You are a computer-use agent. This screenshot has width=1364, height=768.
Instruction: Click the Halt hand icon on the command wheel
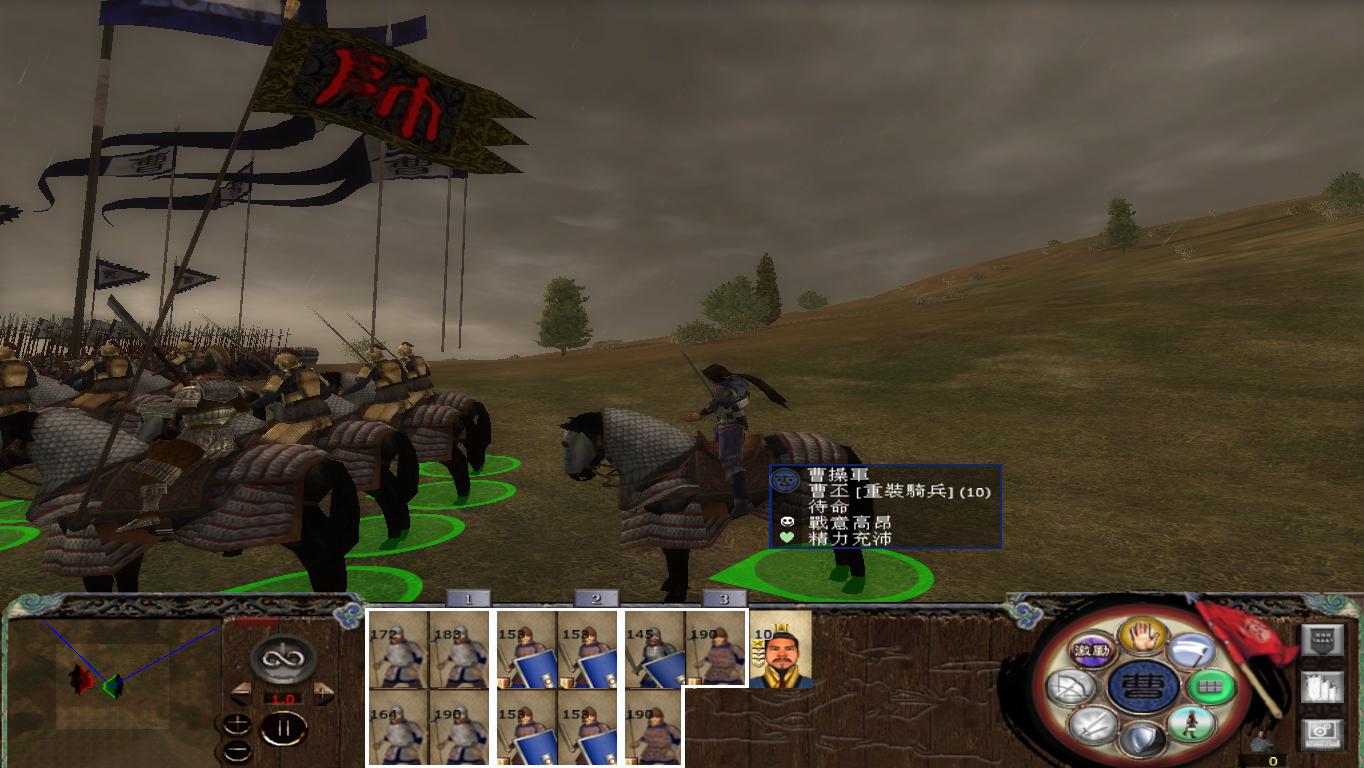click(x=1144, y=635)
